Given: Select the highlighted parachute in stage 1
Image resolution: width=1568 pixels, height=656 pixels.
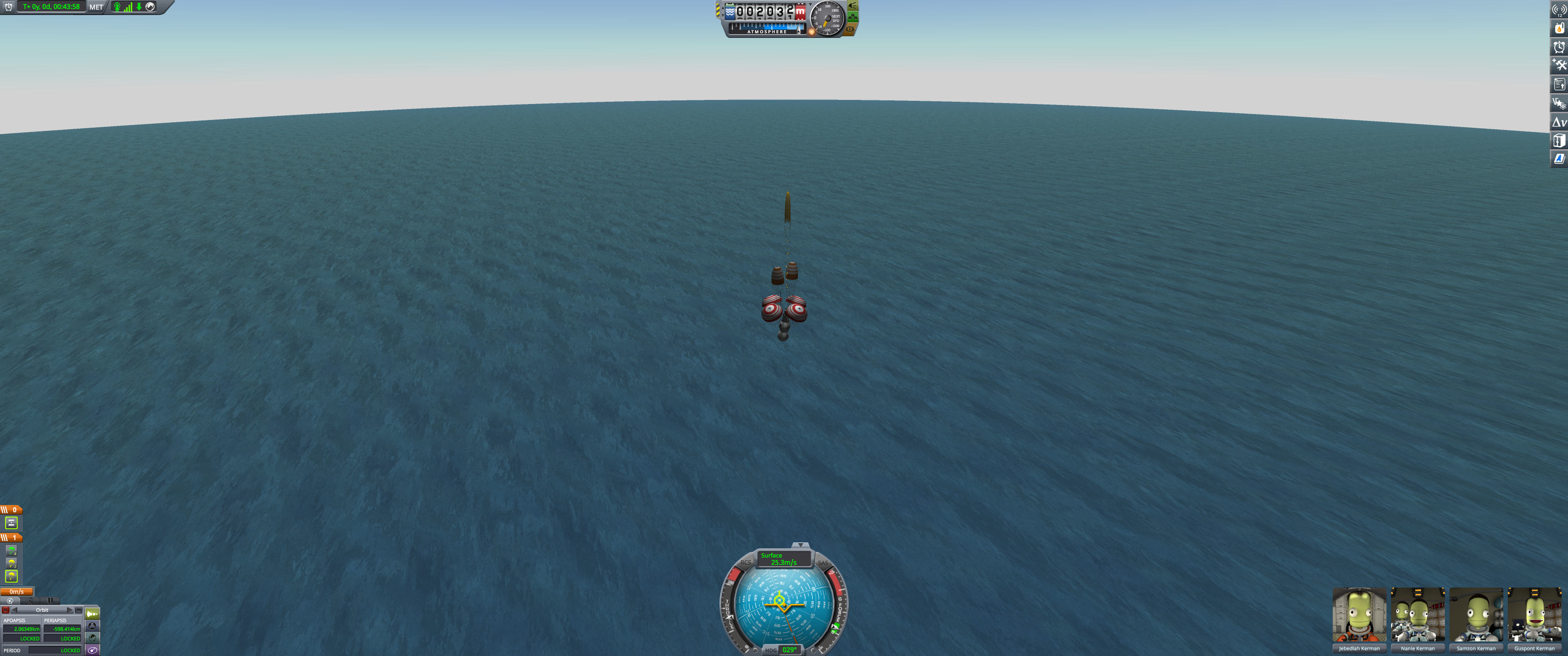Looking at the screenshot, I should 11,576.
